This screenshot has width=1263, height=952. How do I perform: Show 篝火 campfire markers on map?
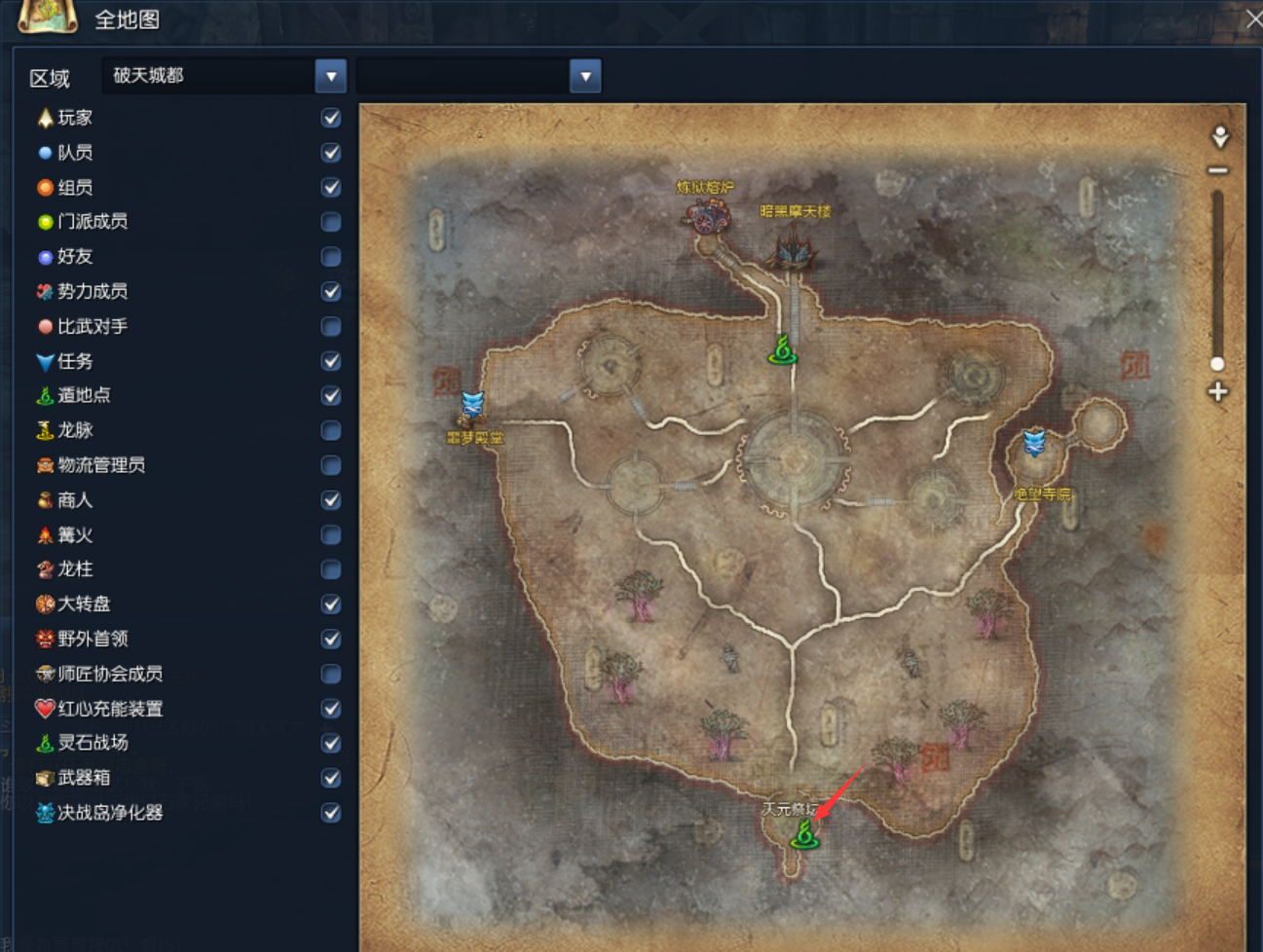click(331, 535)
